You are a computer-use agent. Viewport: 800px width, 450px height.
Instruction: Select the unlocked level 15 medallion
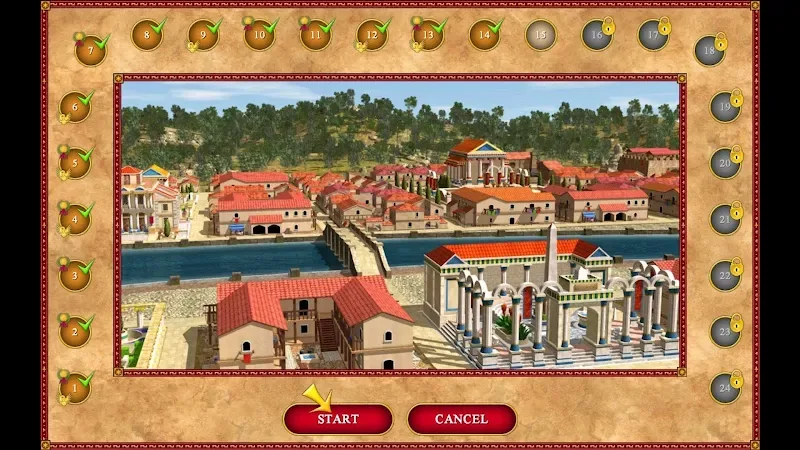tap(541, 36)
